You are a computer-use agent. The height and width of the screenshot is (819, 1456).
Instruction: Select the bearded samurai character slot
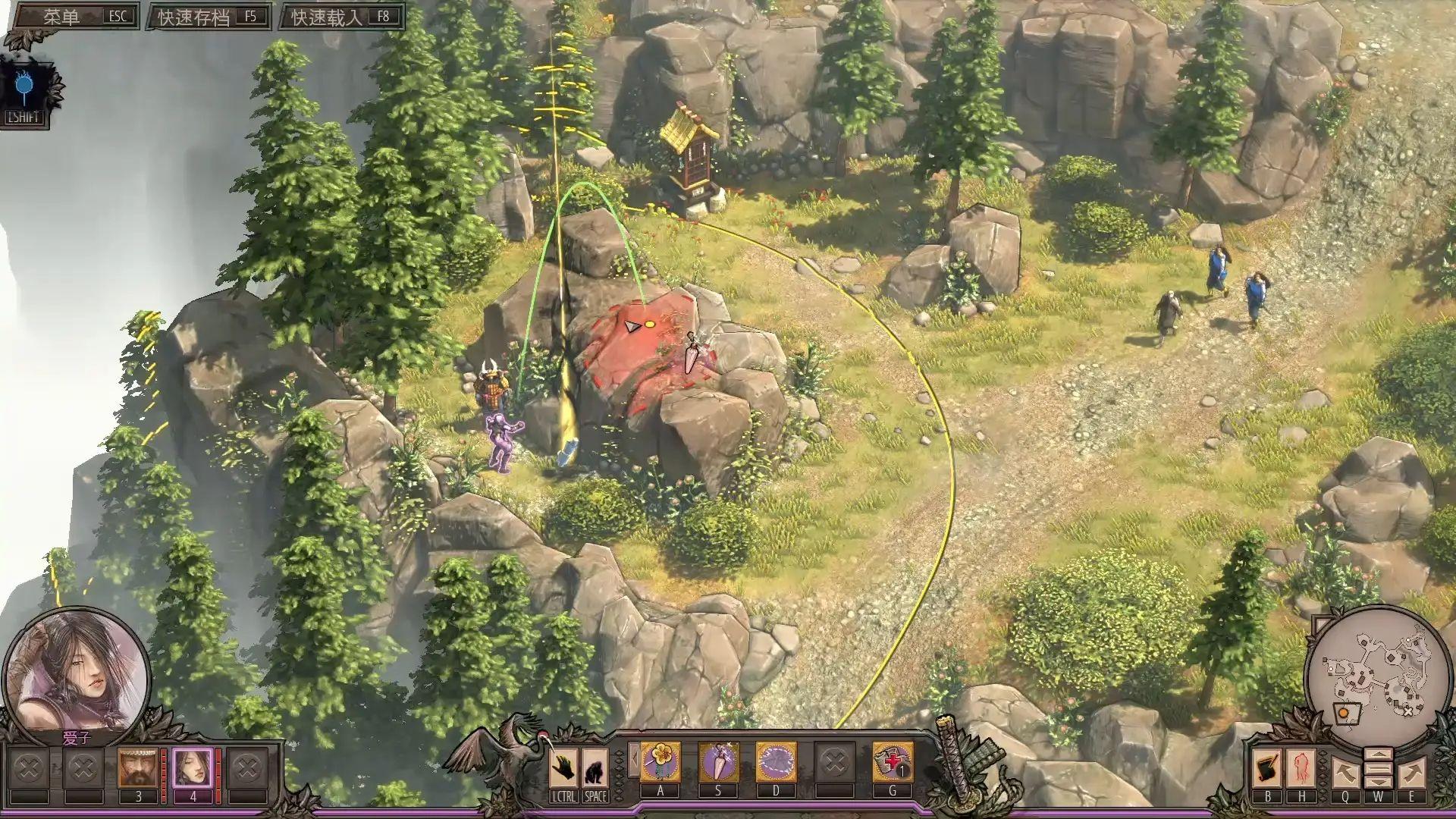point(137,767)
